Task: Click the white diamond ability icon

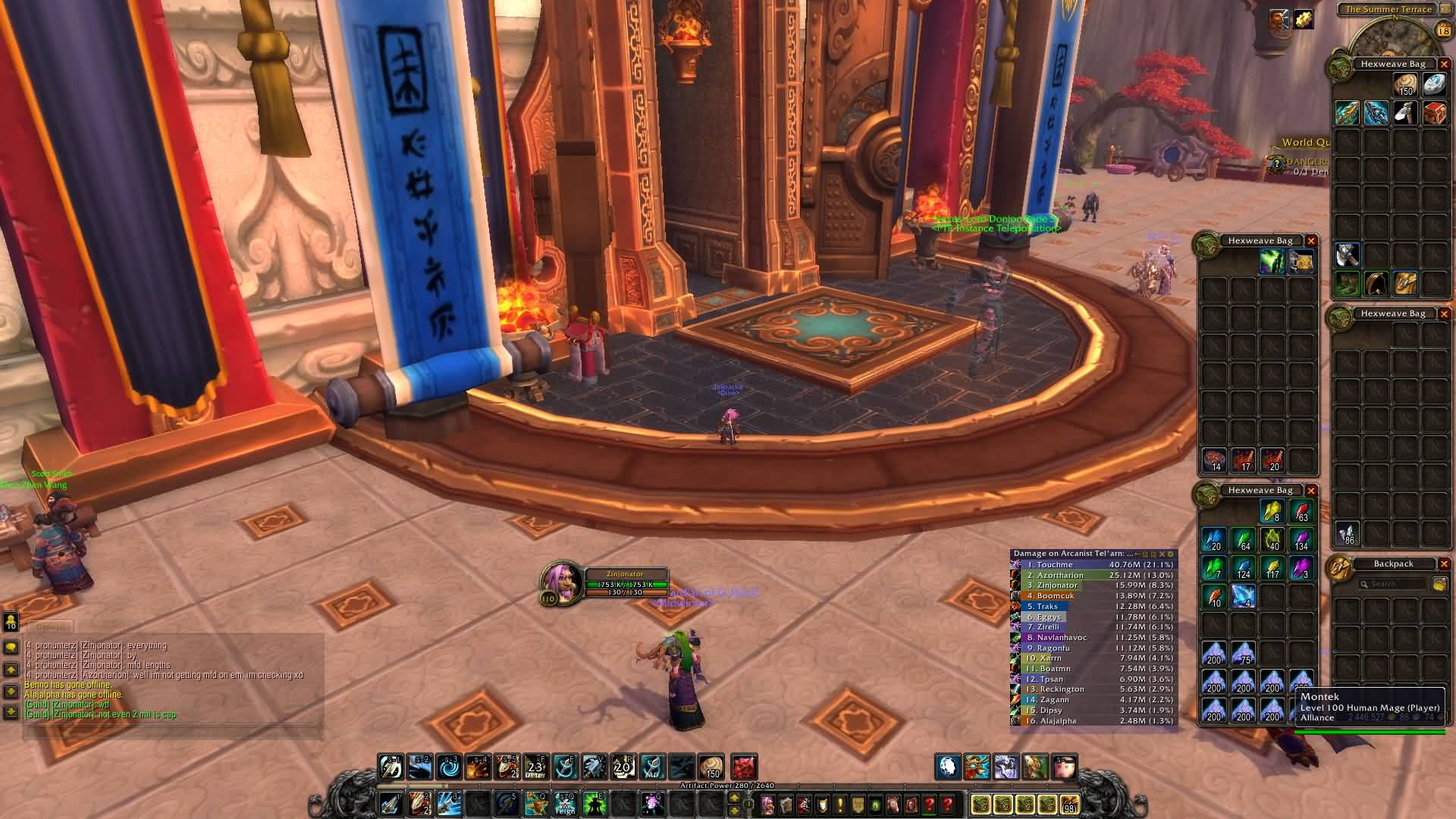Action: (x=948, y=767)
